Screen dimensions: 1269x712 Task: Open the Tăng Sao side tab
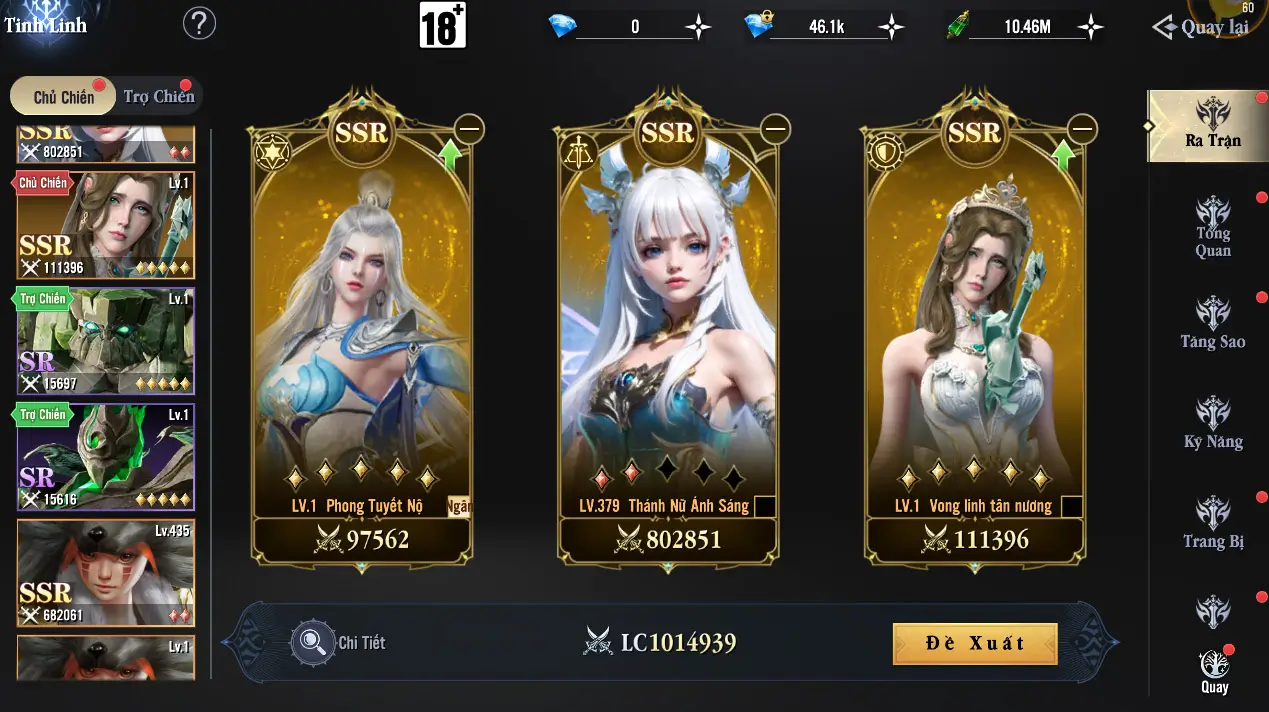click(1212, 324)
